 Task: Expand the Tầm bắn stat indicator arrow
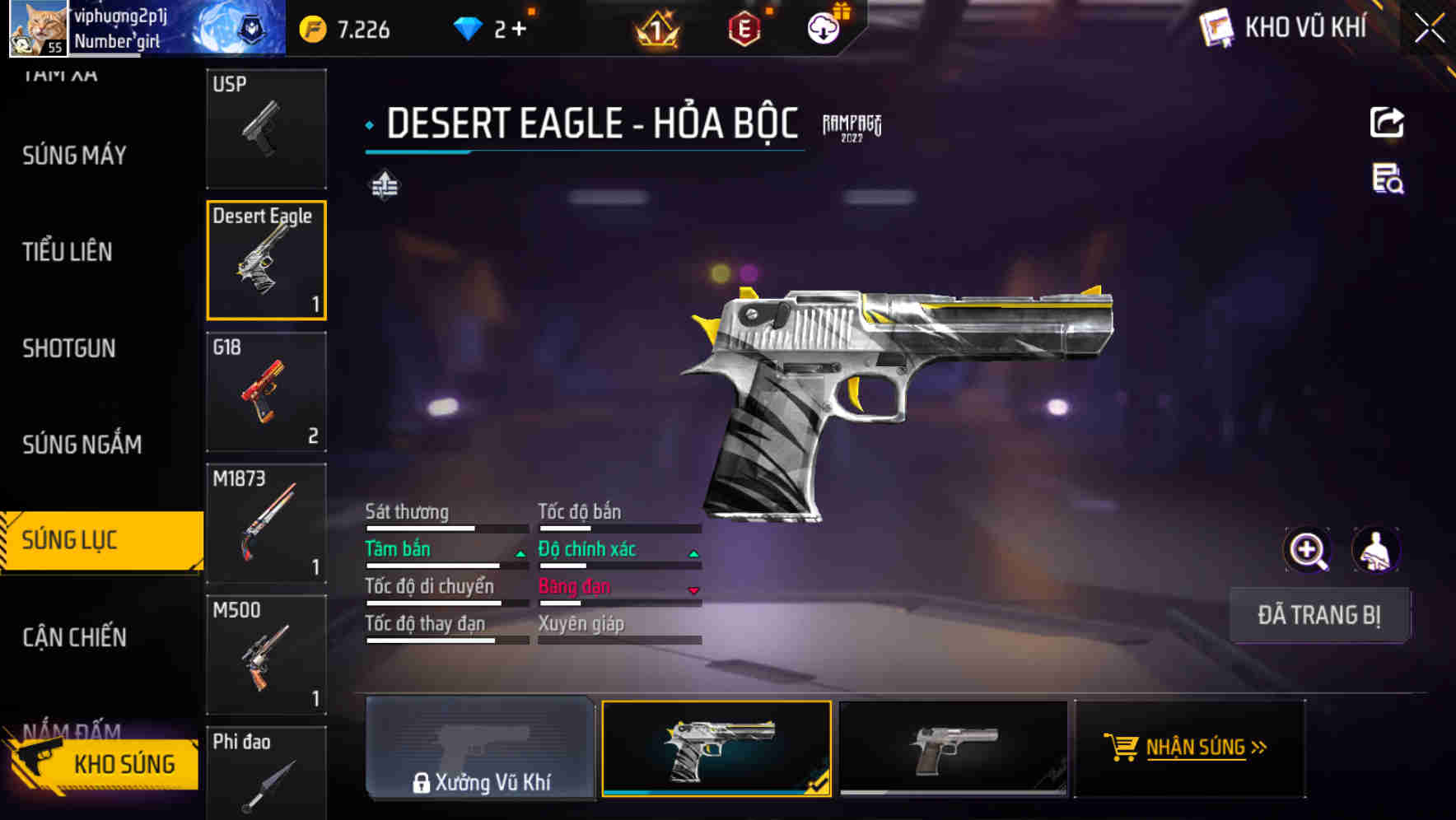click(520, 554)
